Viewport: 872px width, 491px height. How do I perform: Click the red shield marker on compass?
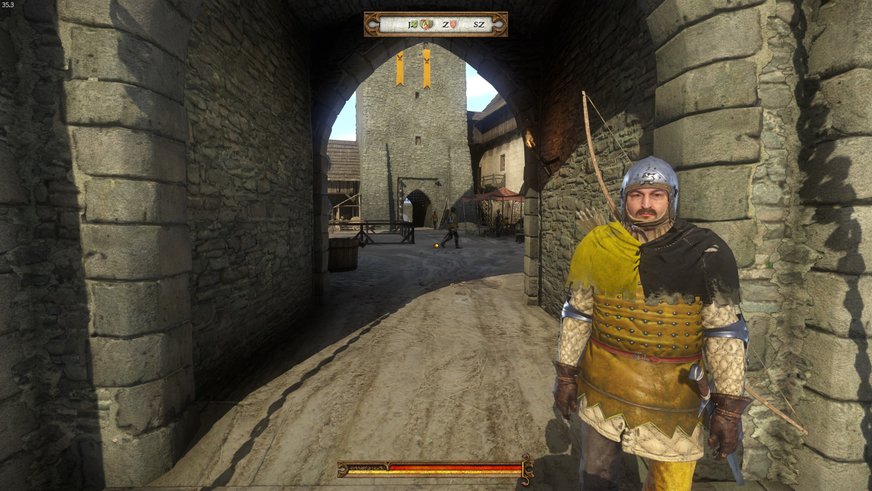tap(454, 24)
